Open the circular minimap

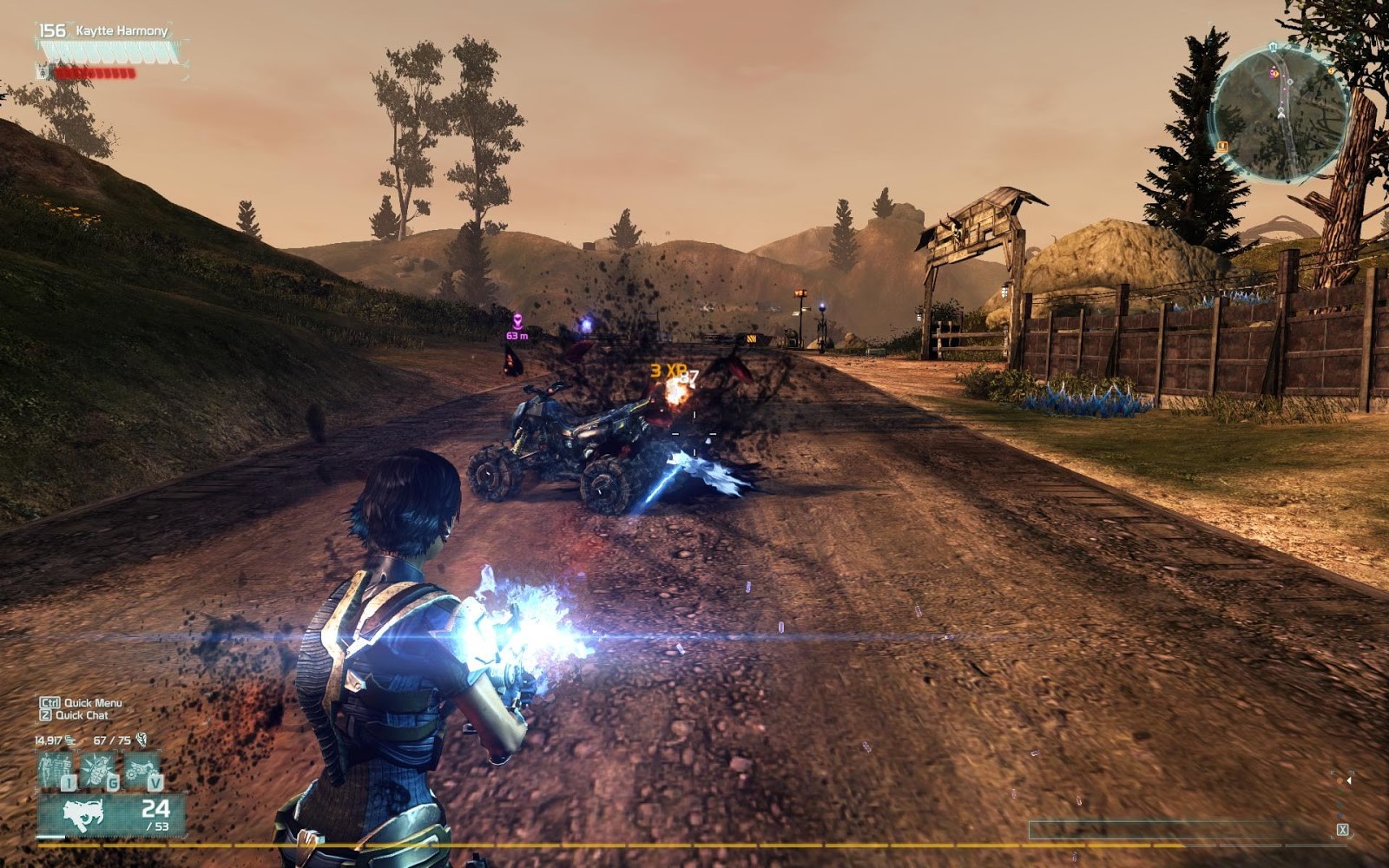1280,113
